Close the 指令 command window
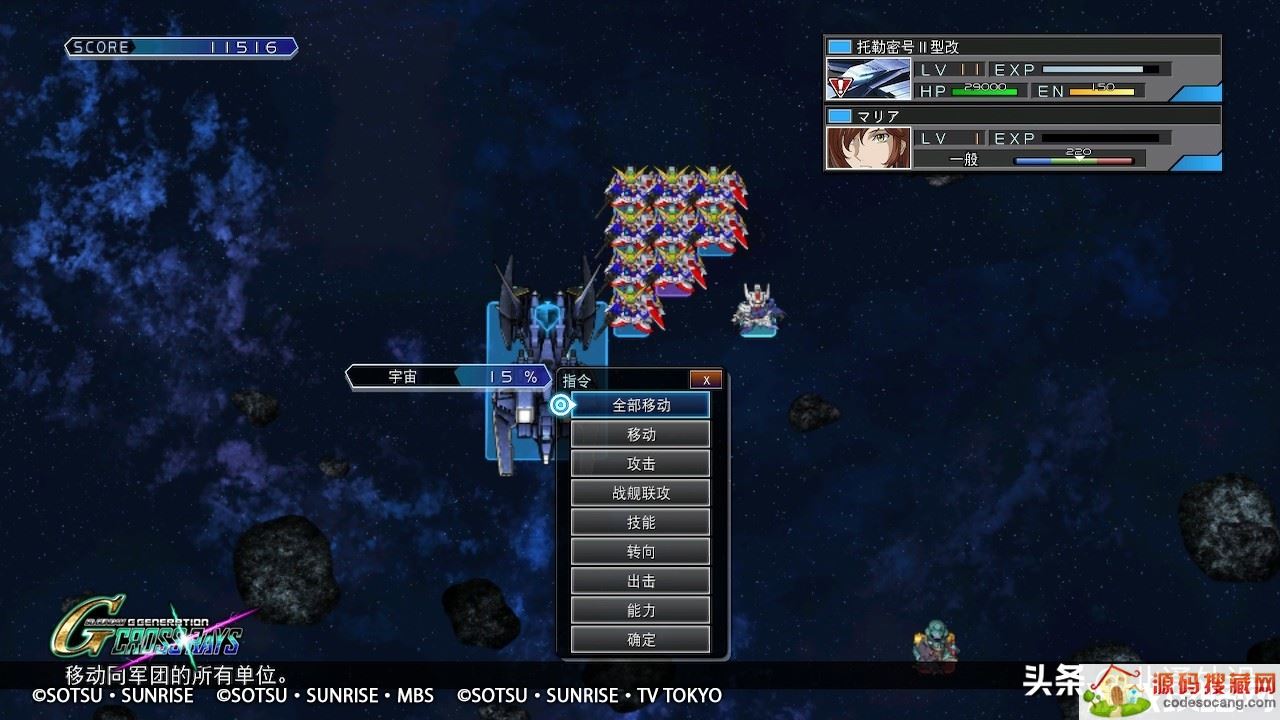 (705, 380)
